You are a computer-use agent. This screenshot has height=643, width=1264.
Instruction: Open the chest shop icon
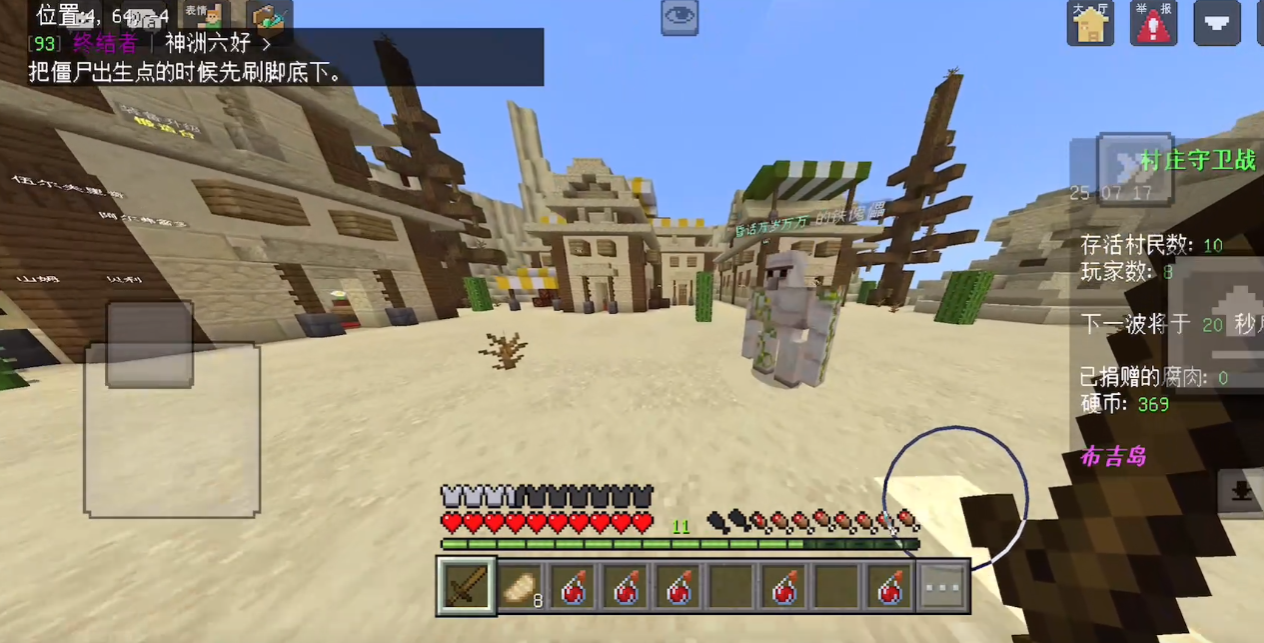(x=268, y=15)
